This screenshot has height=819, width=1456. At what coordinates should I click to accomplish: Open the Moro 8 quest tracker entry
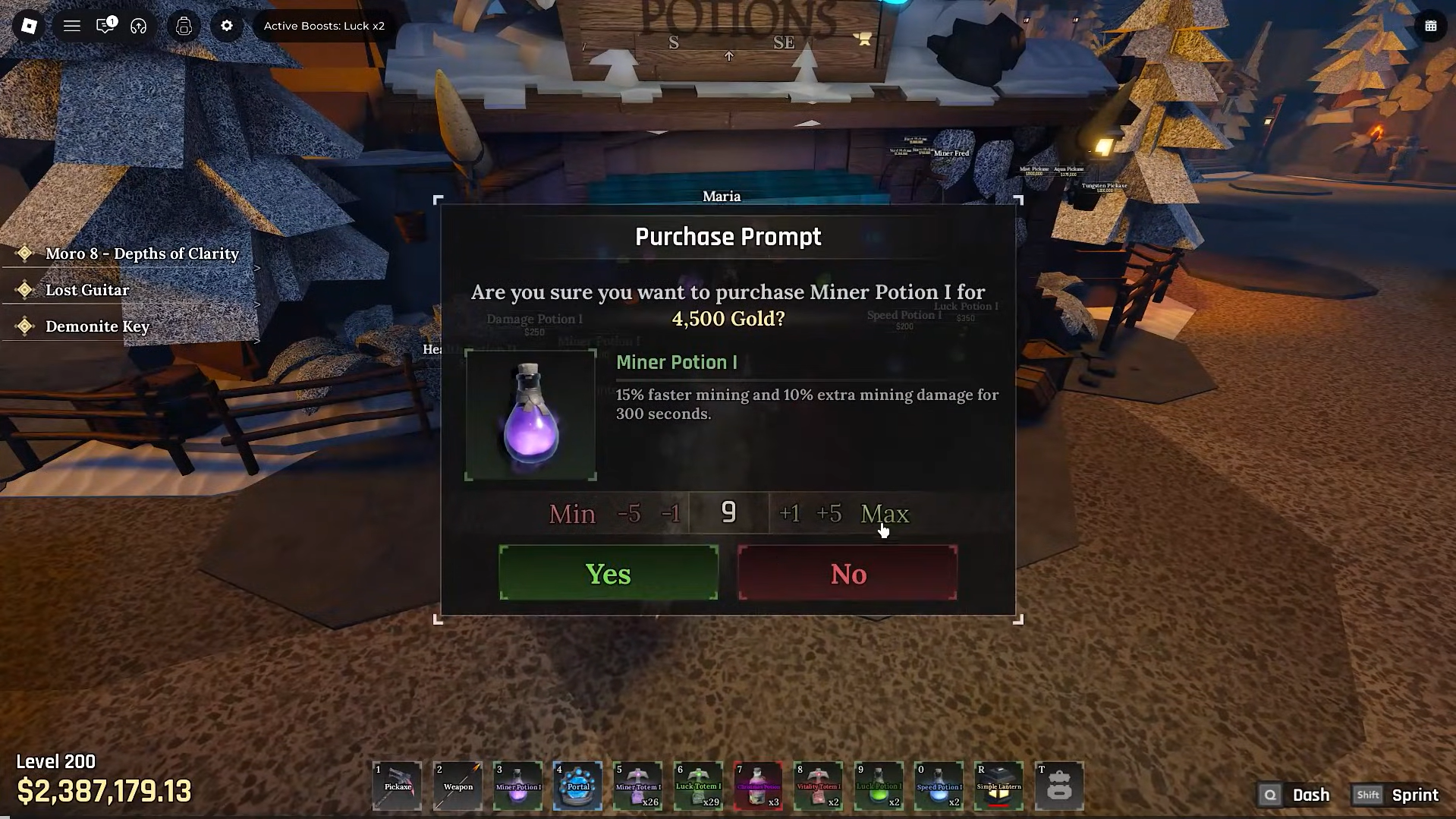[x=141, y=254]
